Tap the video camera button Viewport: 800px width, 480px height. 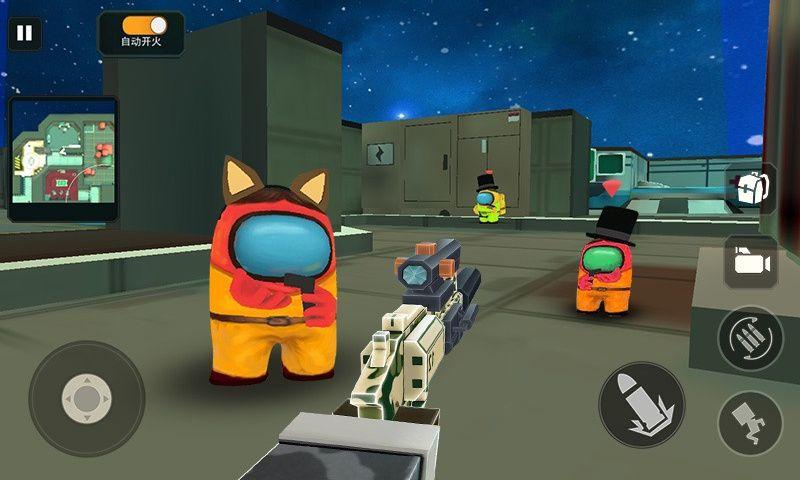click(750, 262)
